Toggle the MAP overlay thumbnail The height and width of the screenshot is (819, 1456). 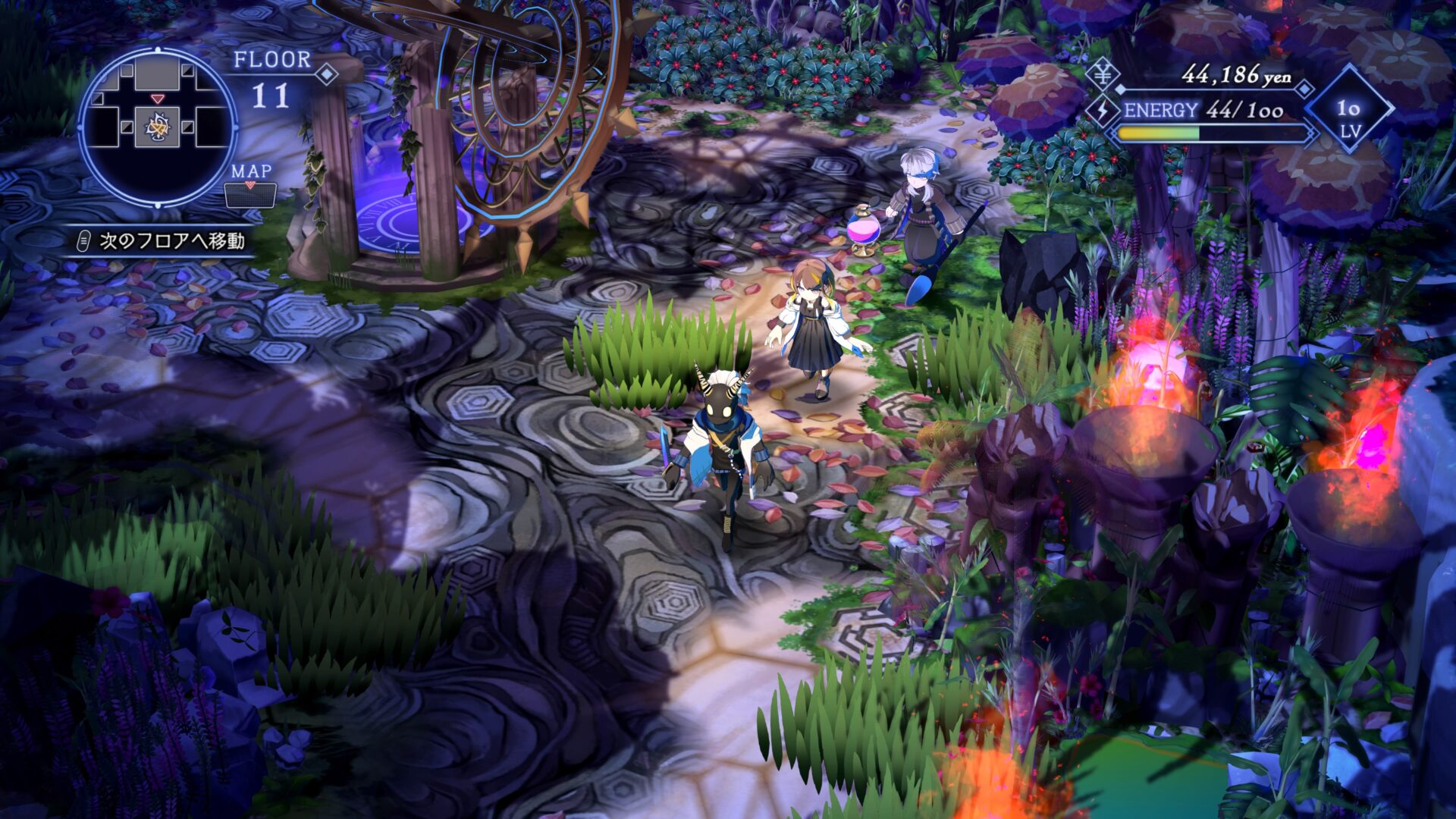(x=250, y=196)
